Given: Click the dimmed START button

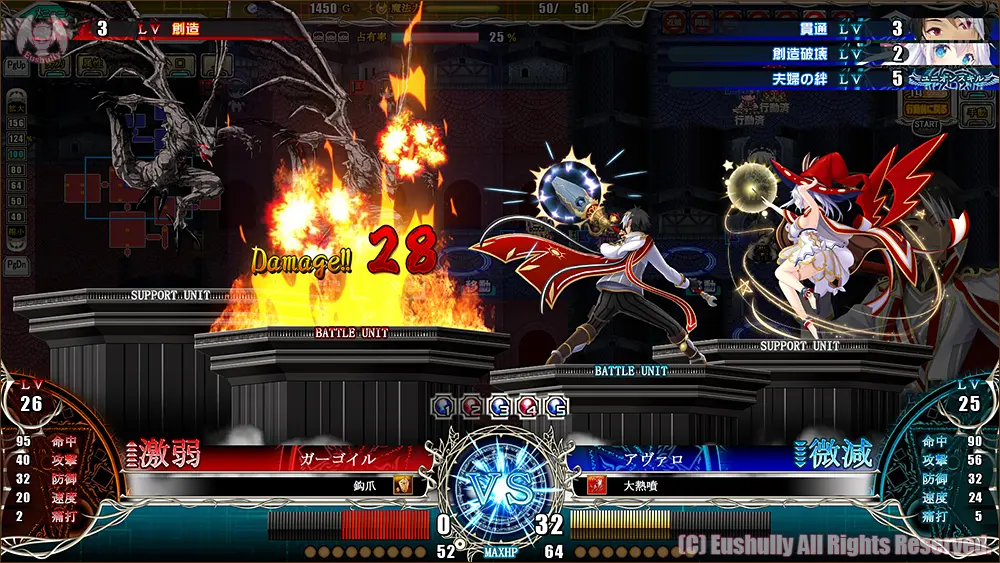Looking at the screenshot, I should pyautogui.click(x=926, y=125).
